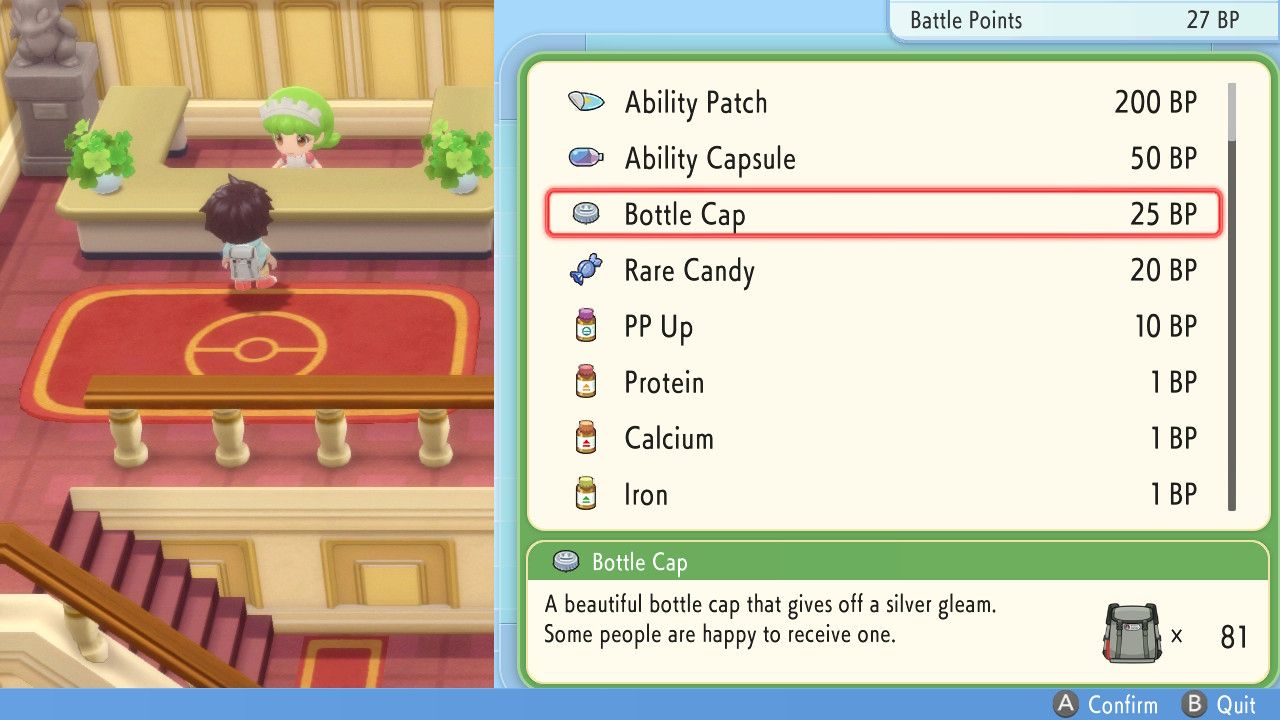Image resolution: width=1280 pixels, height=720 pixels.
Task: Click the Ability Capsule item icon
Action: (587, 157)
